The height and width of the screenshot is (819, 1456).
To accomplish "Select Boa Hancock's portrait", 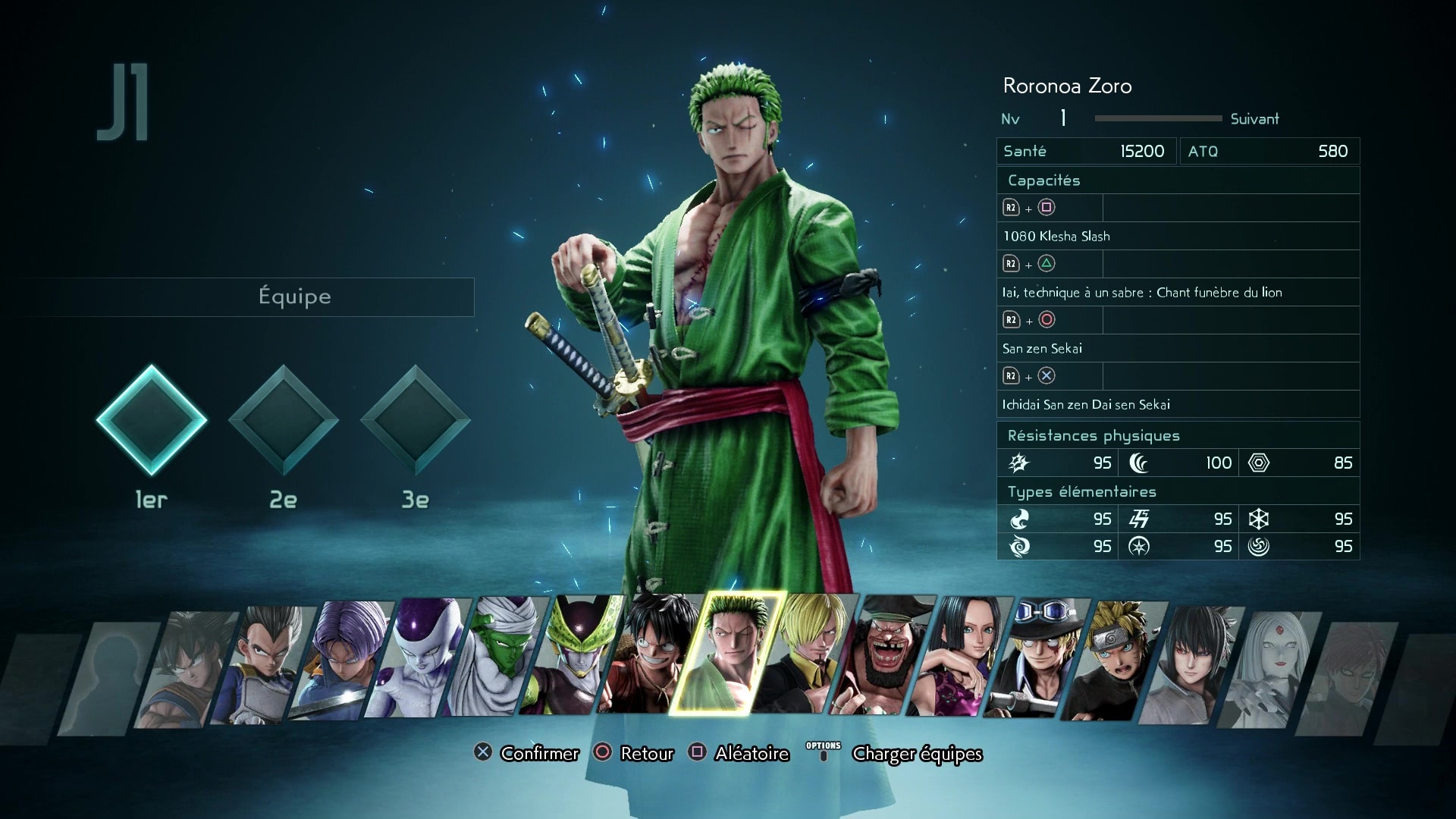I will (960, 655).
